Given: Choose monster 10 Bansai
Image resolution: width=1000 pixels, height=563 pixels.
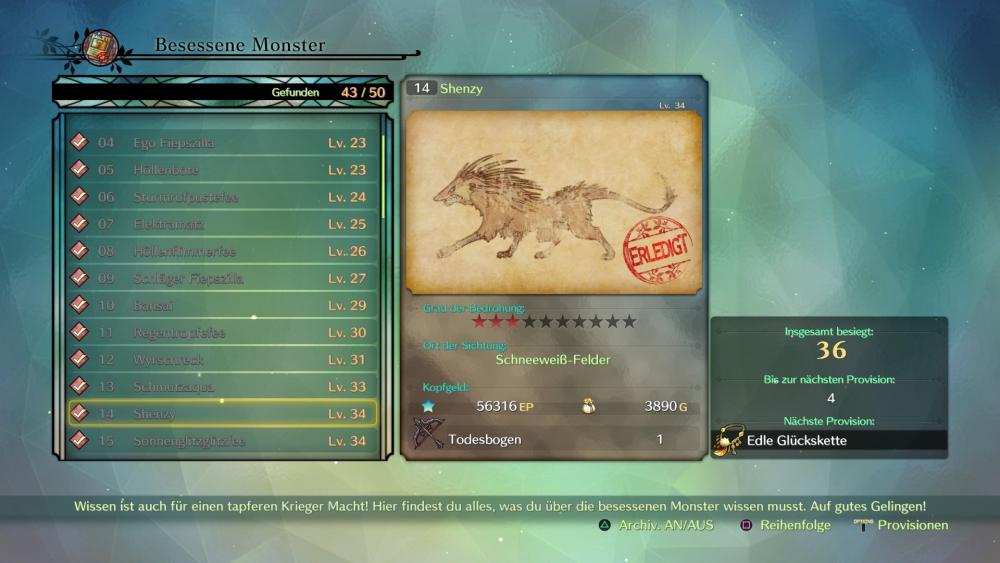Looking at the screenshot, I should click(x=220, y=305).
